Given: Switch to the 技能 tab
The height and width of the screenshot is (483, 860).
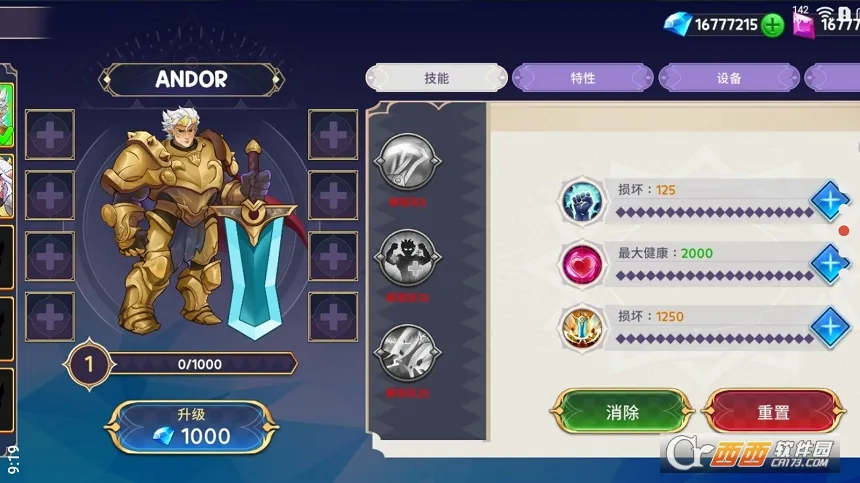Looking at the screenshot, I should click(x=437, y=78).
